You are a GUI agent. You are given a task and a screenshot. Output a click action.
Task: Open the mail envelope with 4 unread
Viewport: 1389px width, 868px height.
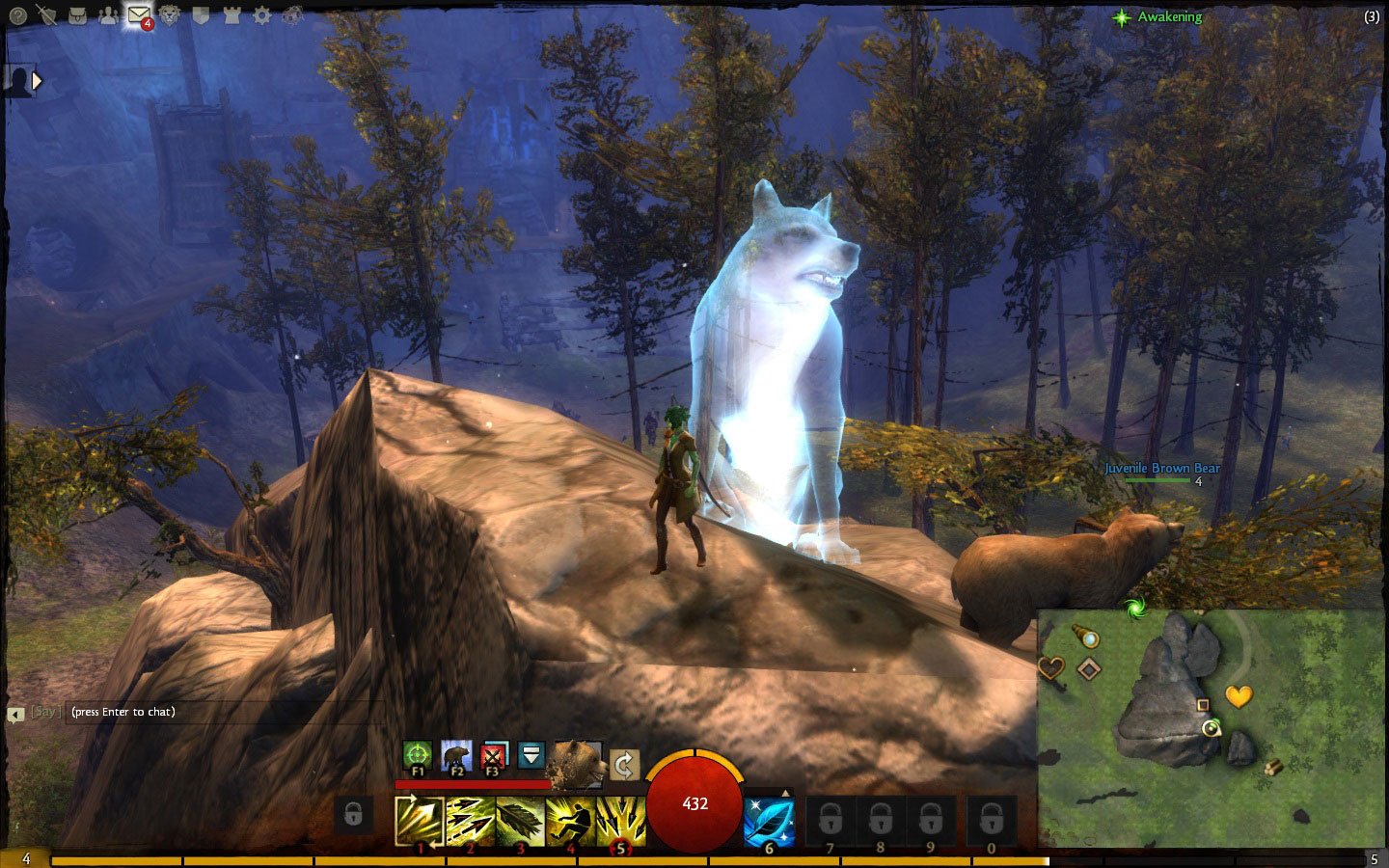click(x=139, y=15)
